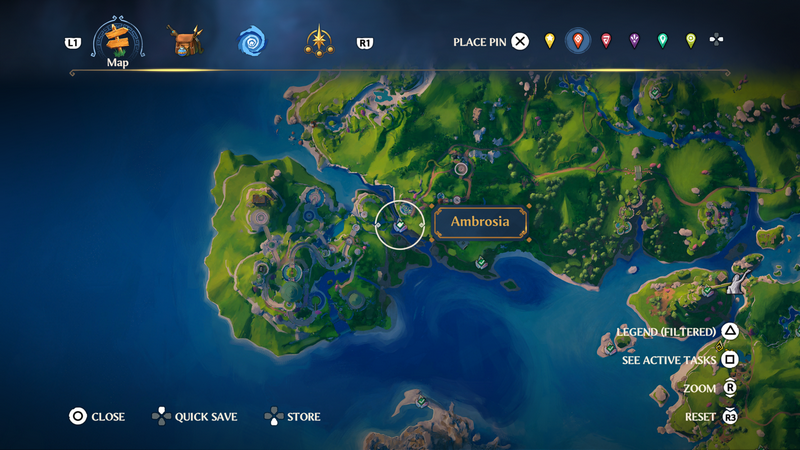Switch to the golden star compass tab
The width and height of the screenshot is (800, 450).
click(x=319, y=42)
